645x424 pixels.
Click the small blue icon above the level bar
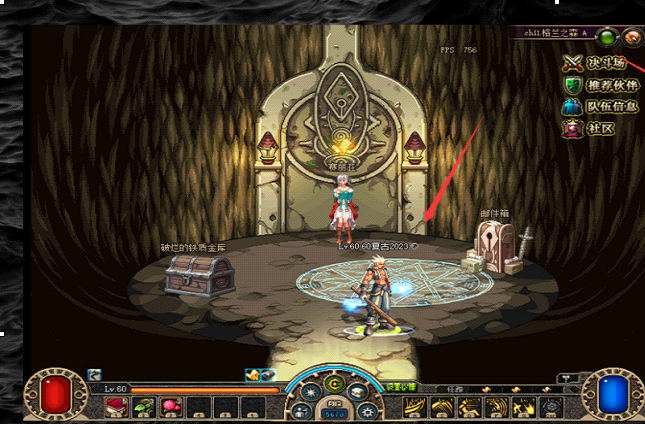tap(95, 374)
